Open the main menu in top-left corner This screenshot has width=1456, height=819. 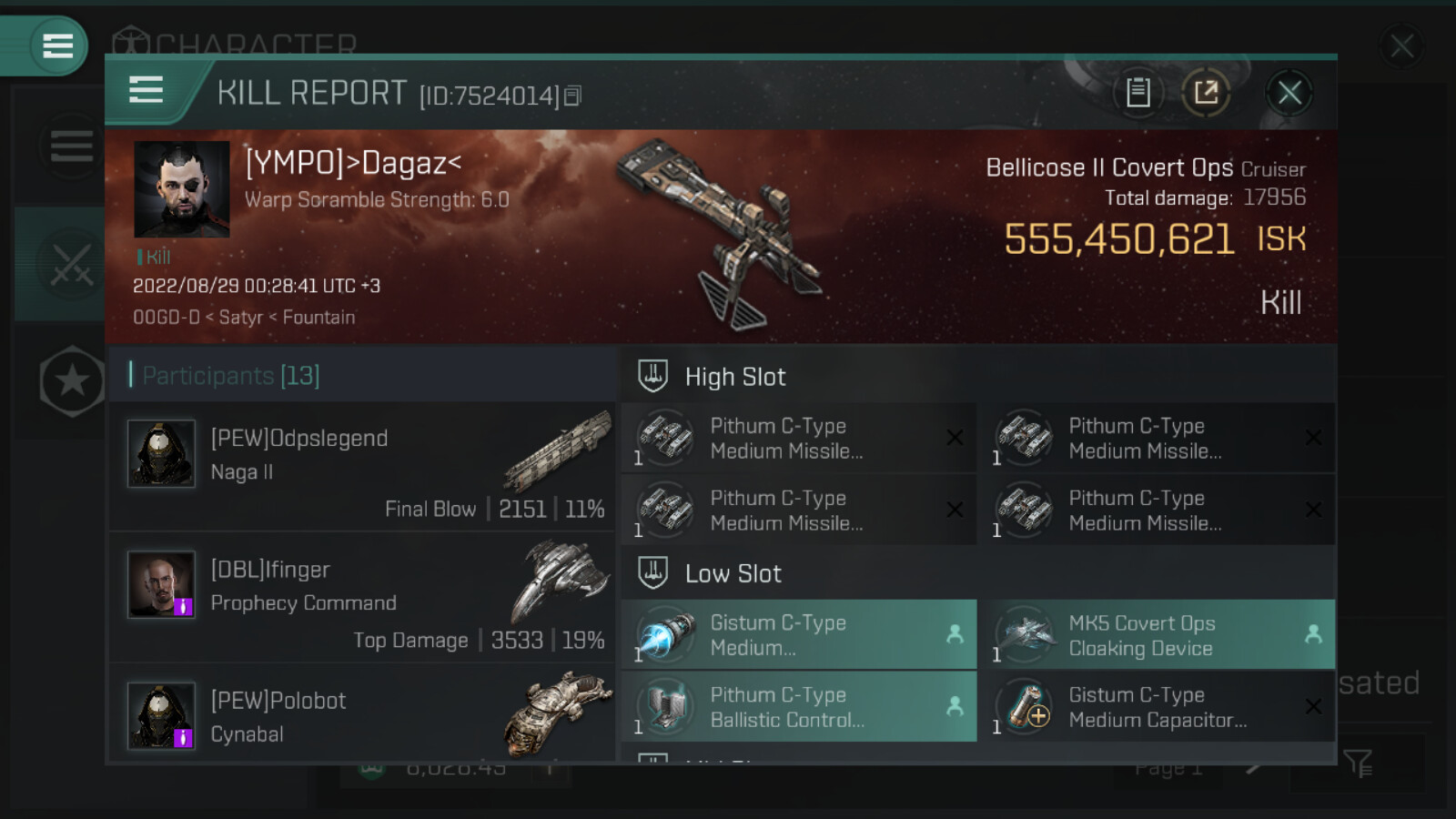click(57, 45)
